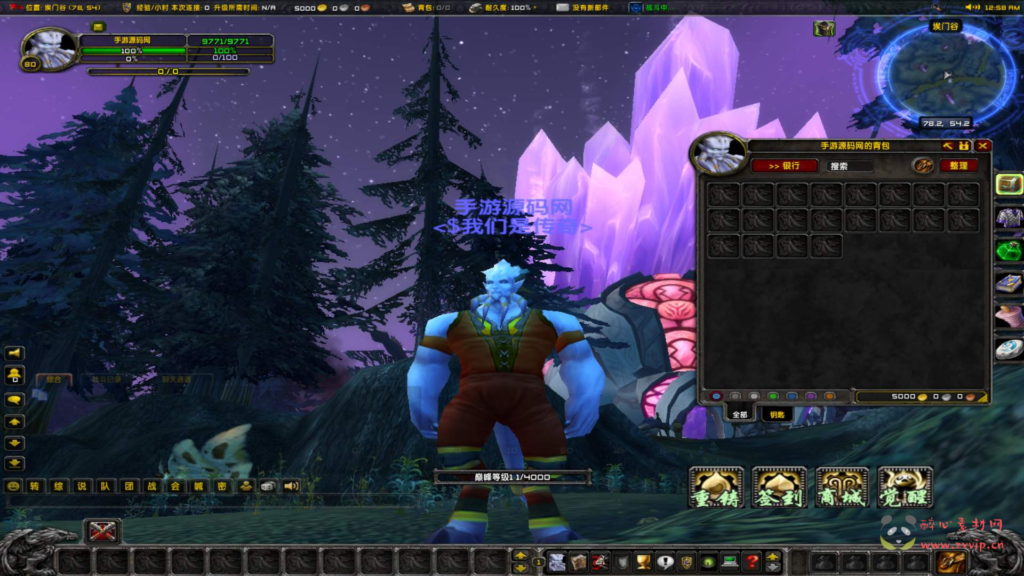The height and width of the screenshot is (576, 1024).
Task: Open the smiley emote button
Action: pos(14,486)
